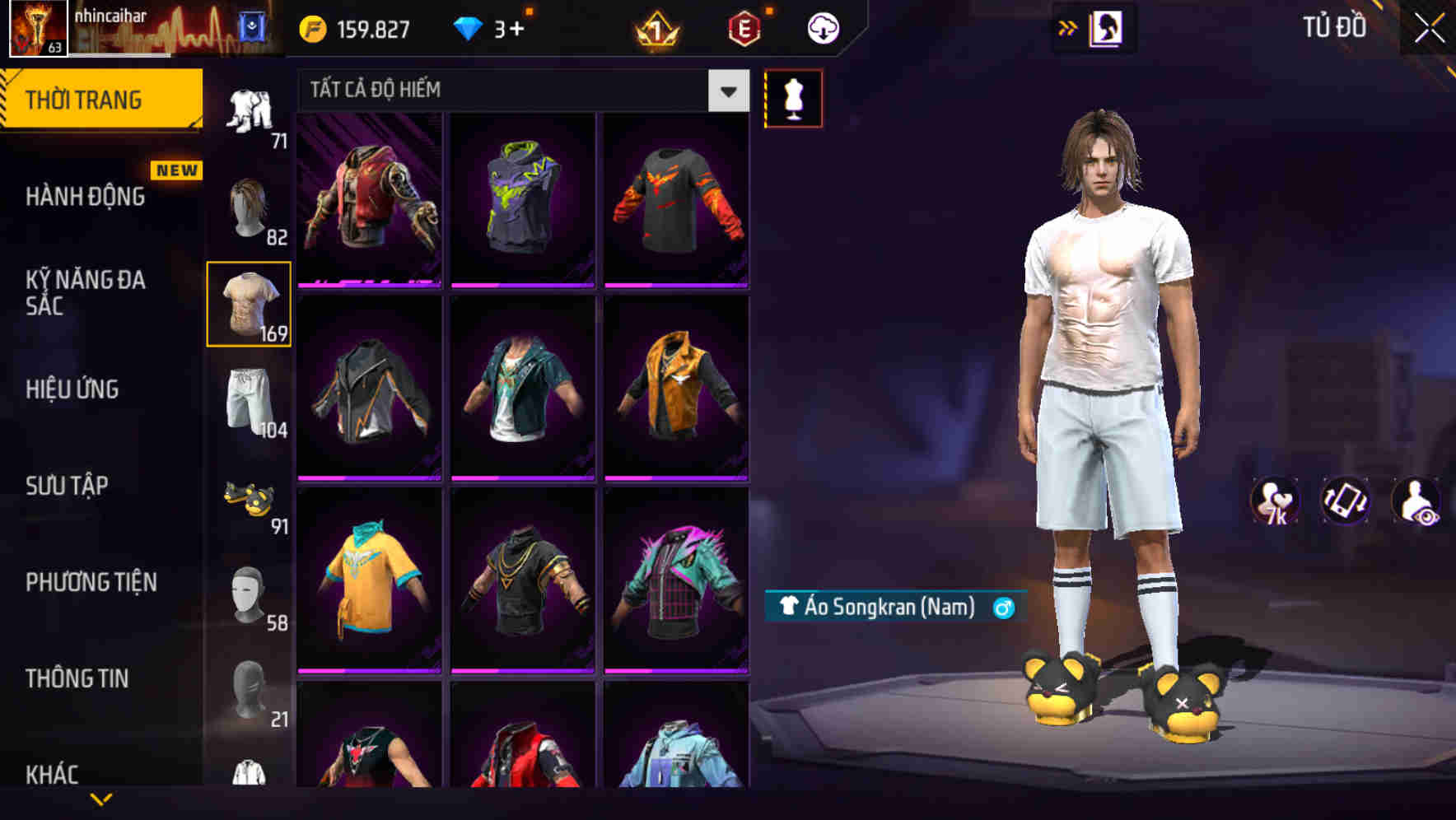Image resolution: width=1456 pixels, height=820 pixels.
Task: Open the SƯU TẬP menu item
Action: click(x=66, y=486)
